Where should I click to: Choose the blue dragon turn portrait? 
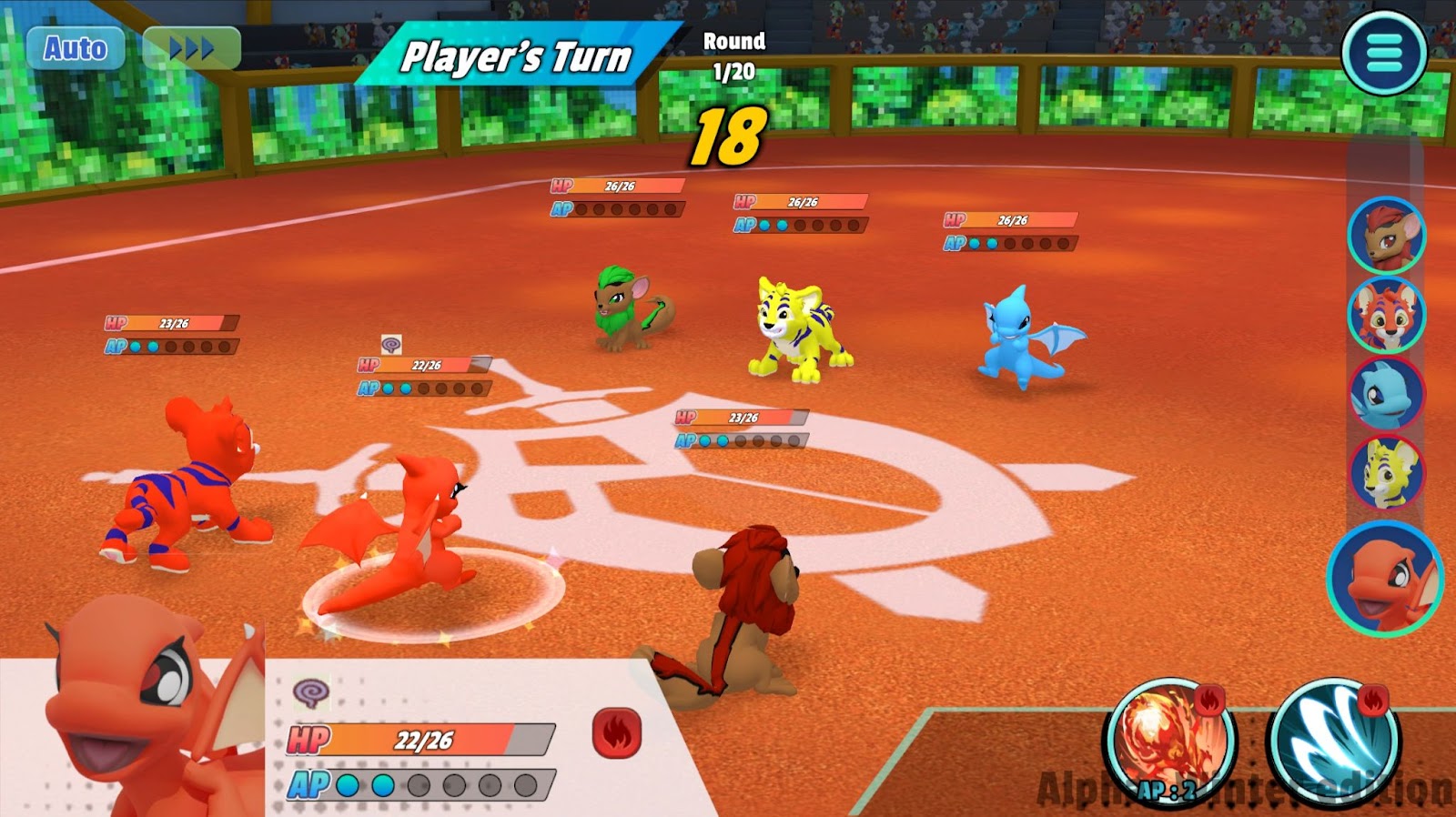[x=1386, y=394]
